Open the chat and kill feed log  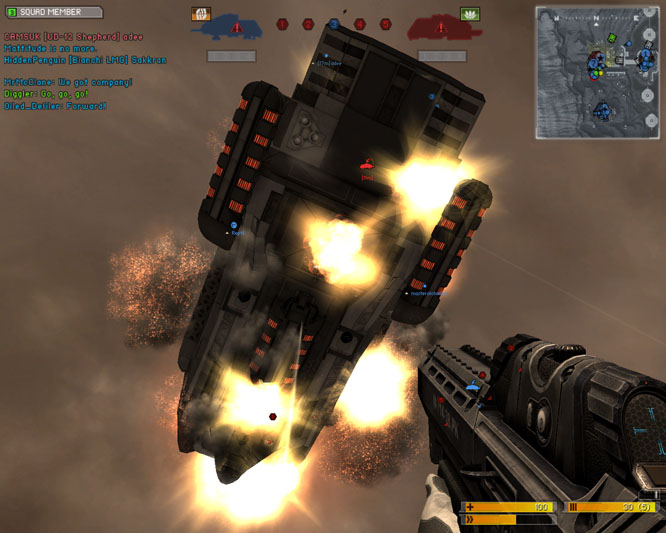click(85, 71)
